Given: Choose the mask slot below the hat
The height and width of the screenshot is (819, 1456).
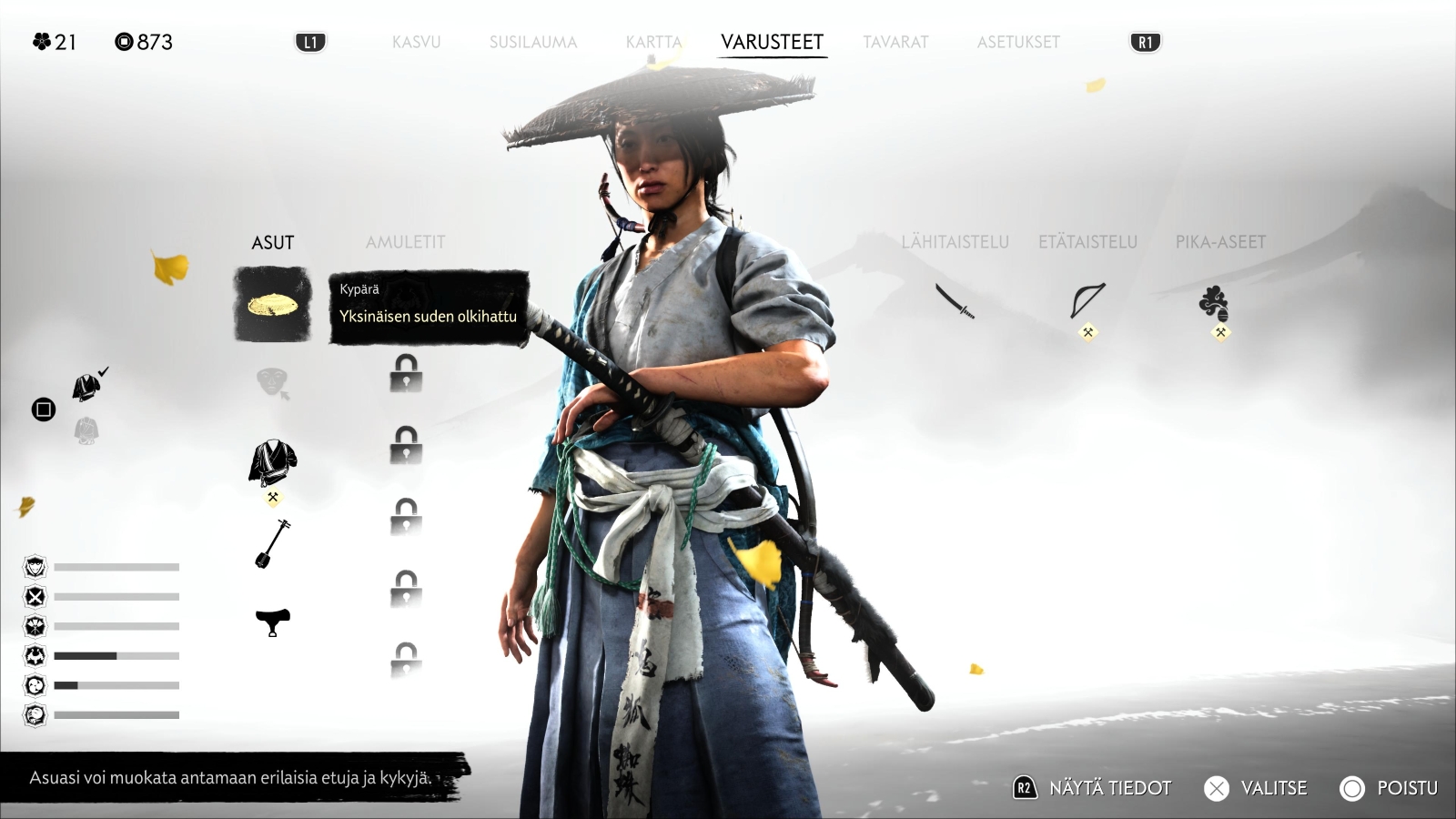Looking at the screenshot, I should click(x=272, y=383).
